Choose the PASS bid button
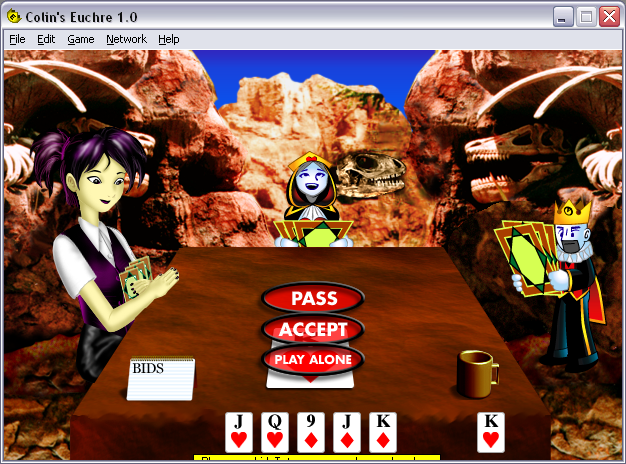 pyautogui.click(x=313, y=298)
